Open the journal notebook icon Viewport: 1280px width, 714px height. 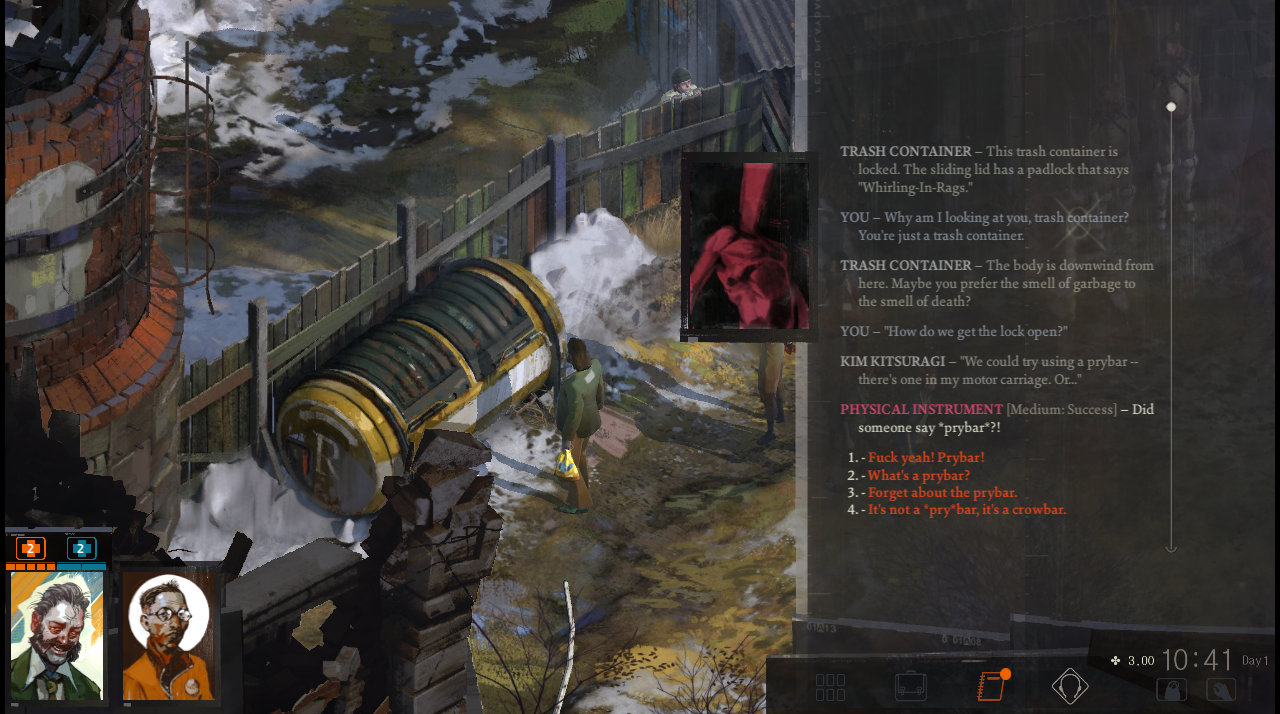pos(990,686)
